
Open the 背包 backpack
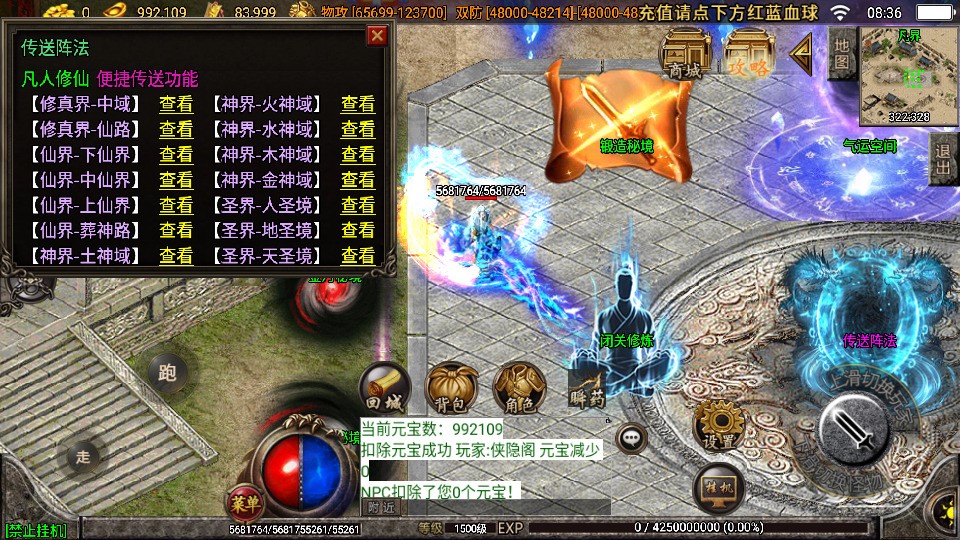pos(451,388)
